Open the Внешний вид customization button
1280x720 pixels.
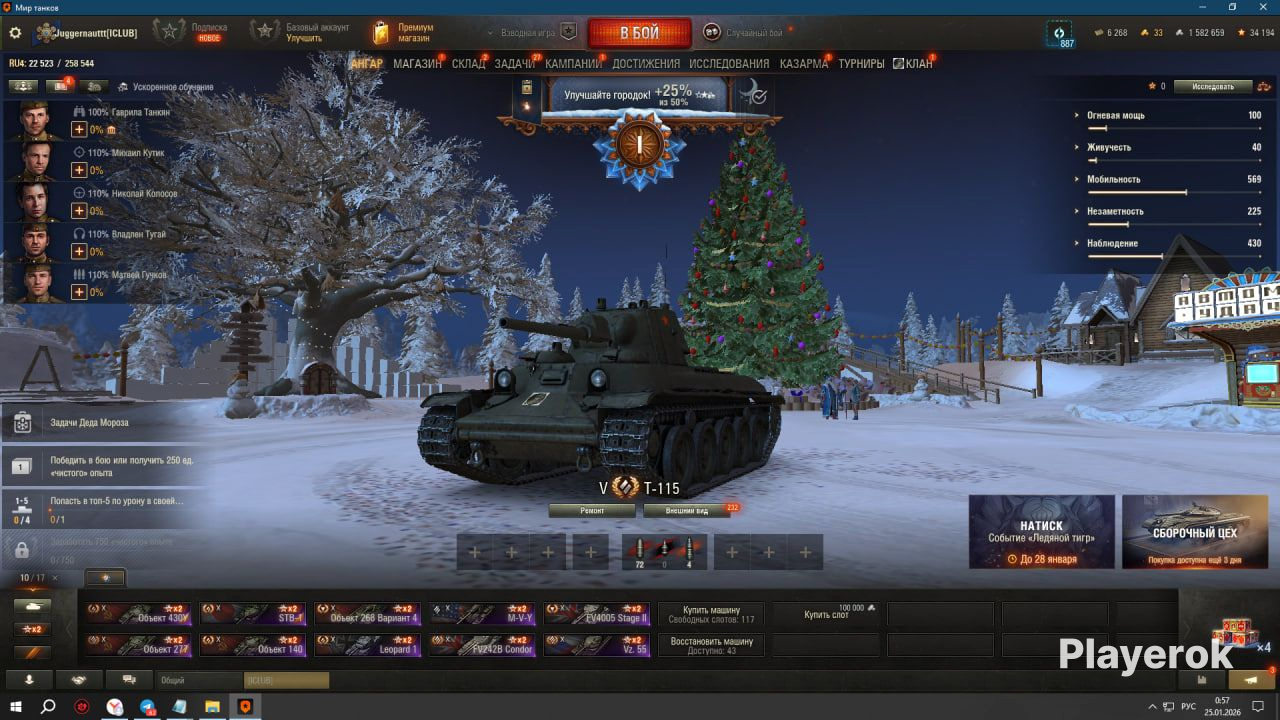tap(687, 510)
